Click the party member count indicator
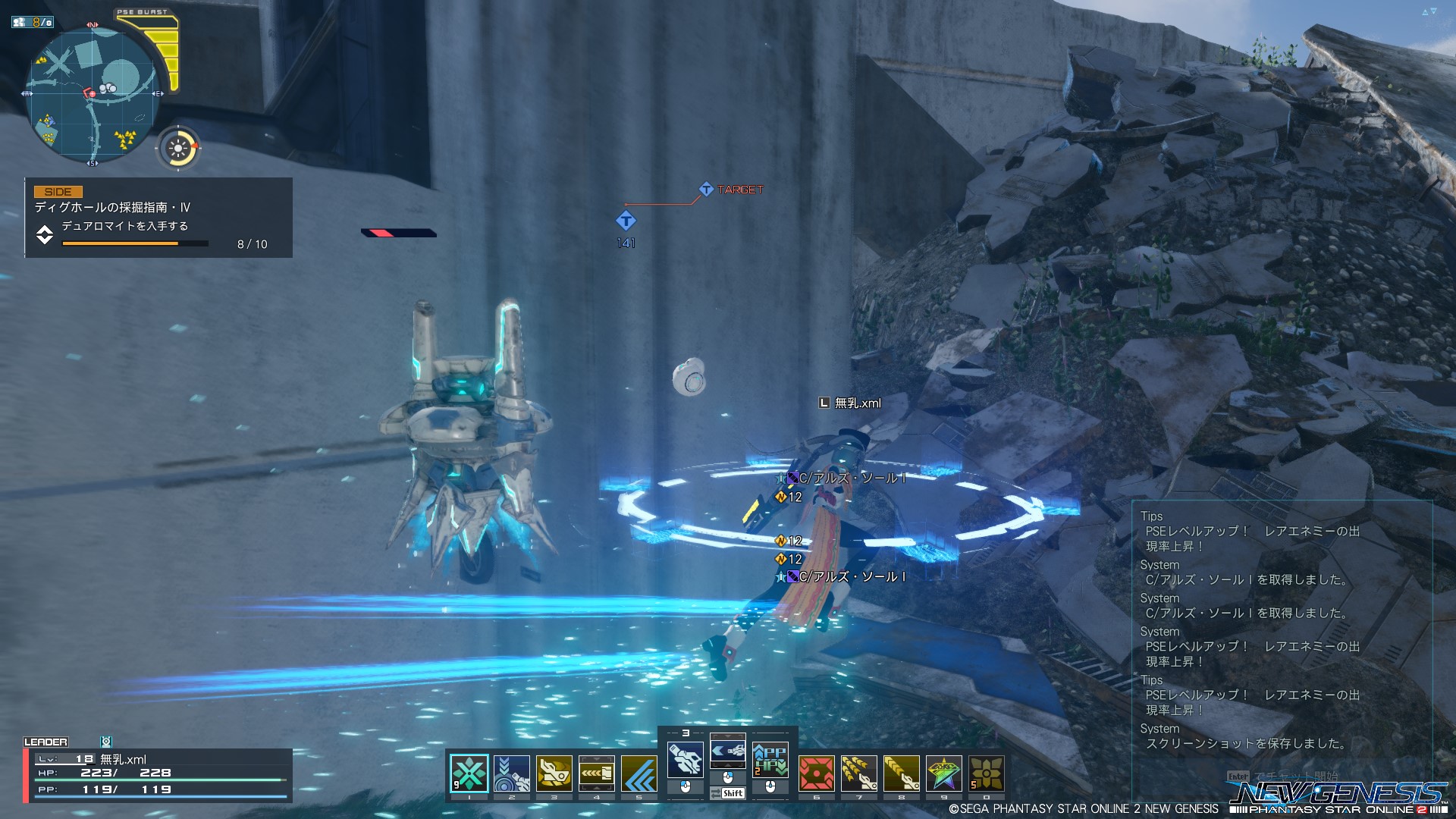Viewport: 1456px width, 819px height. click(x=33, y=22)
